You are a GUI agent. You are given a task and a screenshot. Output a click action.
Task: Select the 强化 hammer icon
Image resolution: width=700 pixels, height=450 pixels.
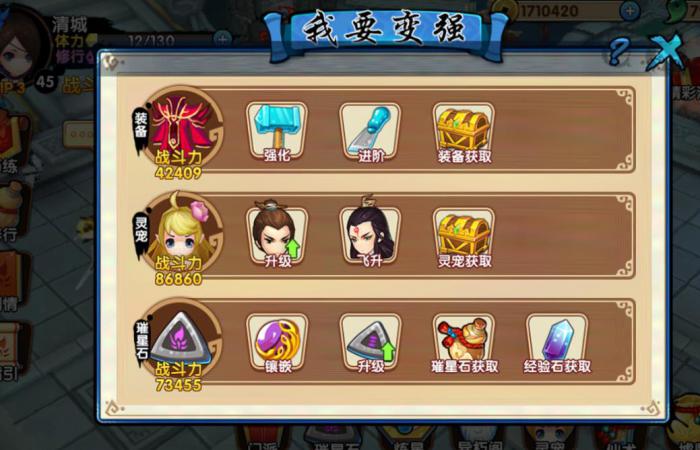click(277, 131)
